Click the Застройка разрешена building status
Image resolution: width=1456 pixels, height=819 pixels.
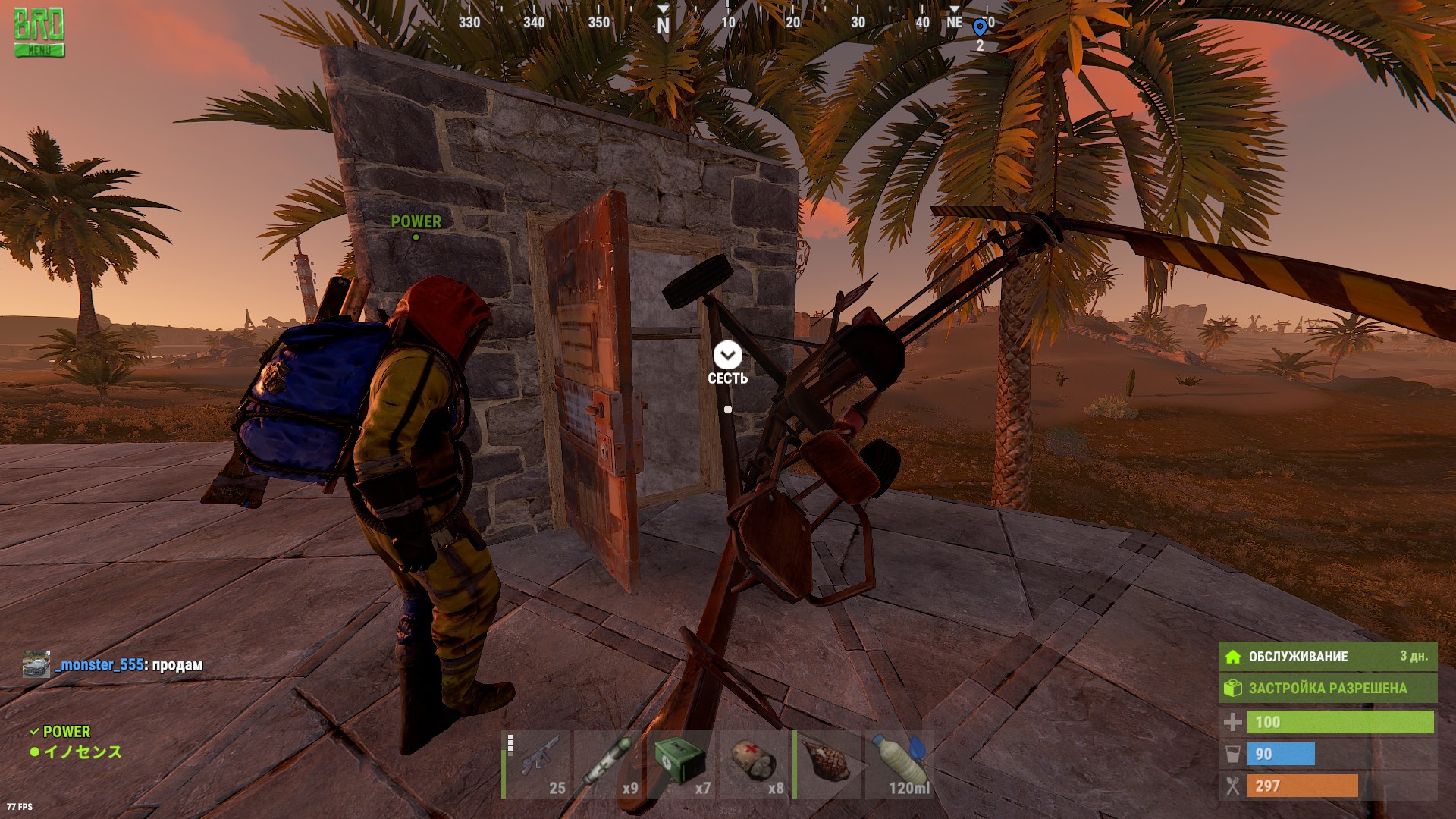coord(1327,689)
